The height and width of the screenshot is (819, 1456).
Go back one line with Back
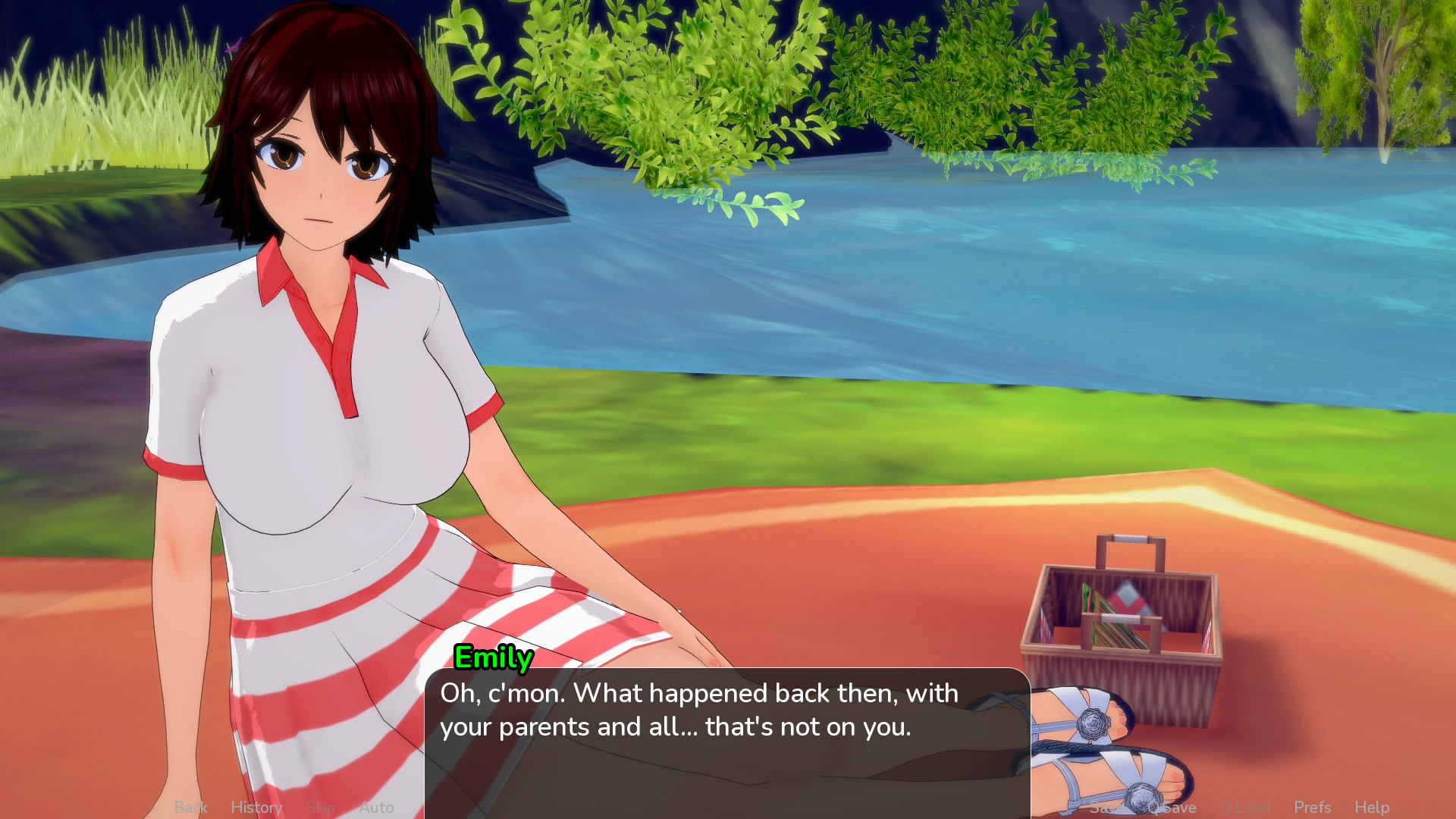pyautogui.click(x=190, y=808)
